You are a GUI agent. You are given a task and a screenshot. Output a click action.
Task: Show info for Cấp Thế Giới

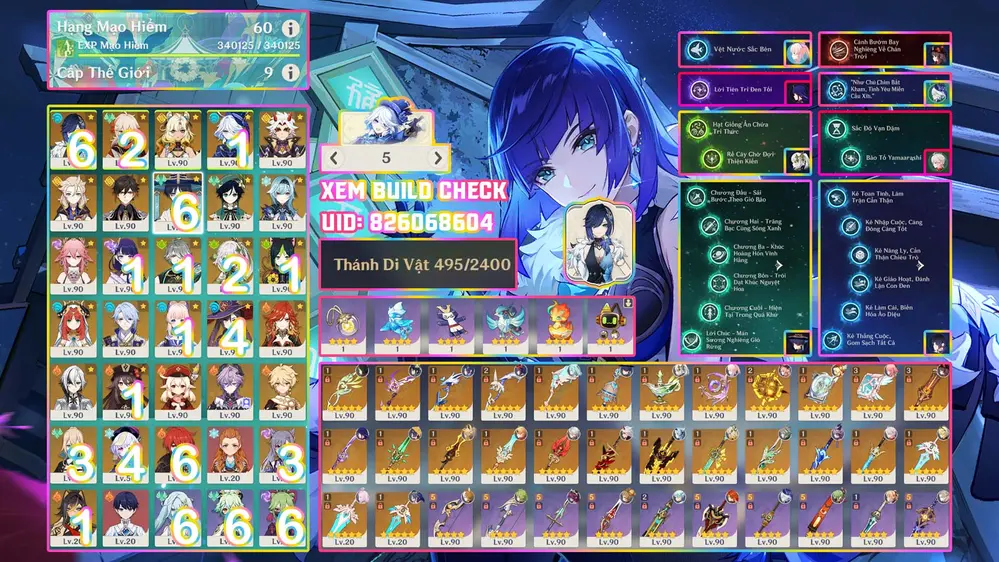290,72
